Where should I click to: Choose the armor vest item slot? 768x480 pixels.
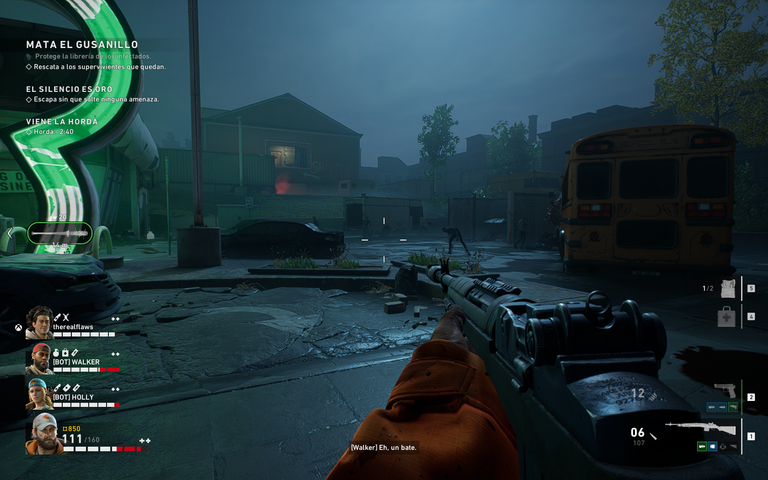[726, 289]
